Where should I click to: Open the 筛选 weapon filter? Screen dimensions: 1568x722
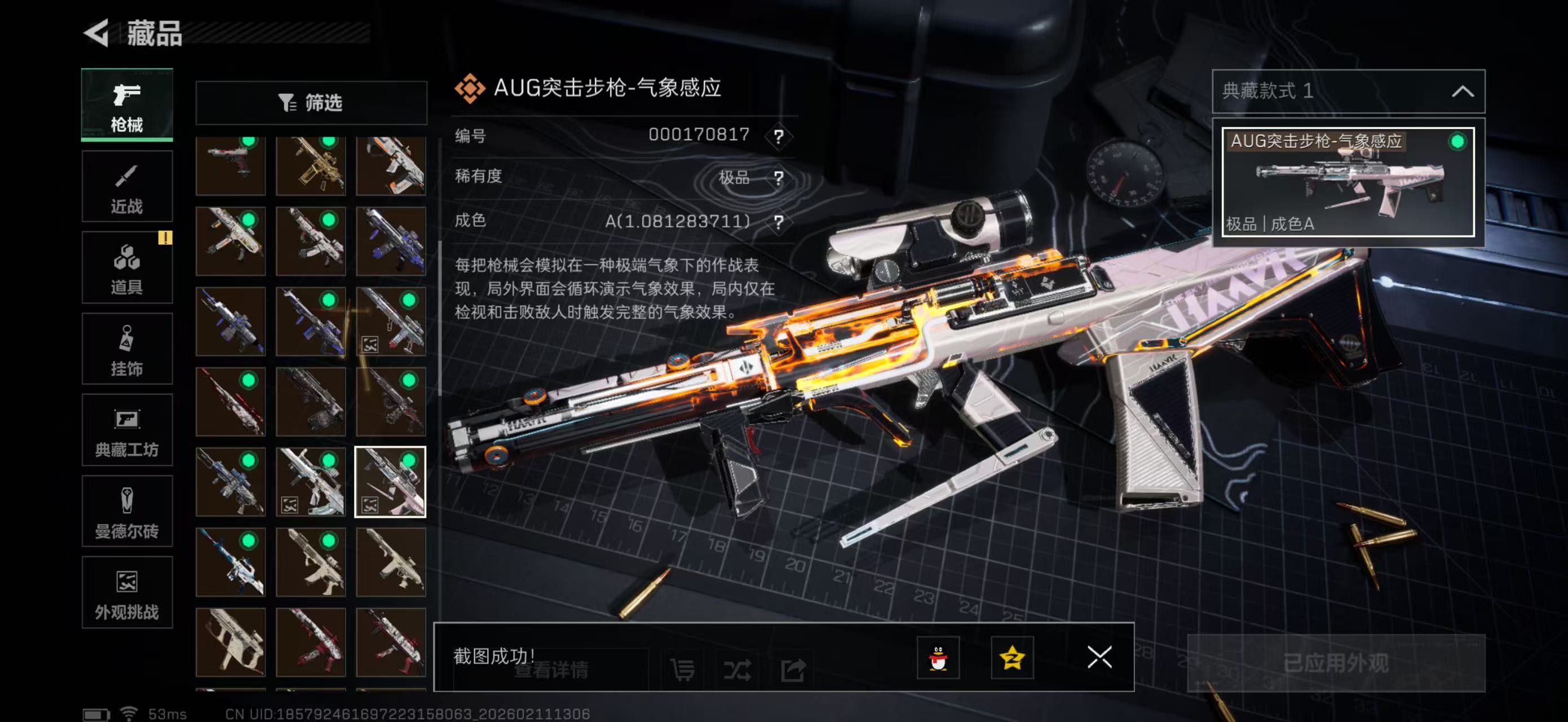coord(312,103)
